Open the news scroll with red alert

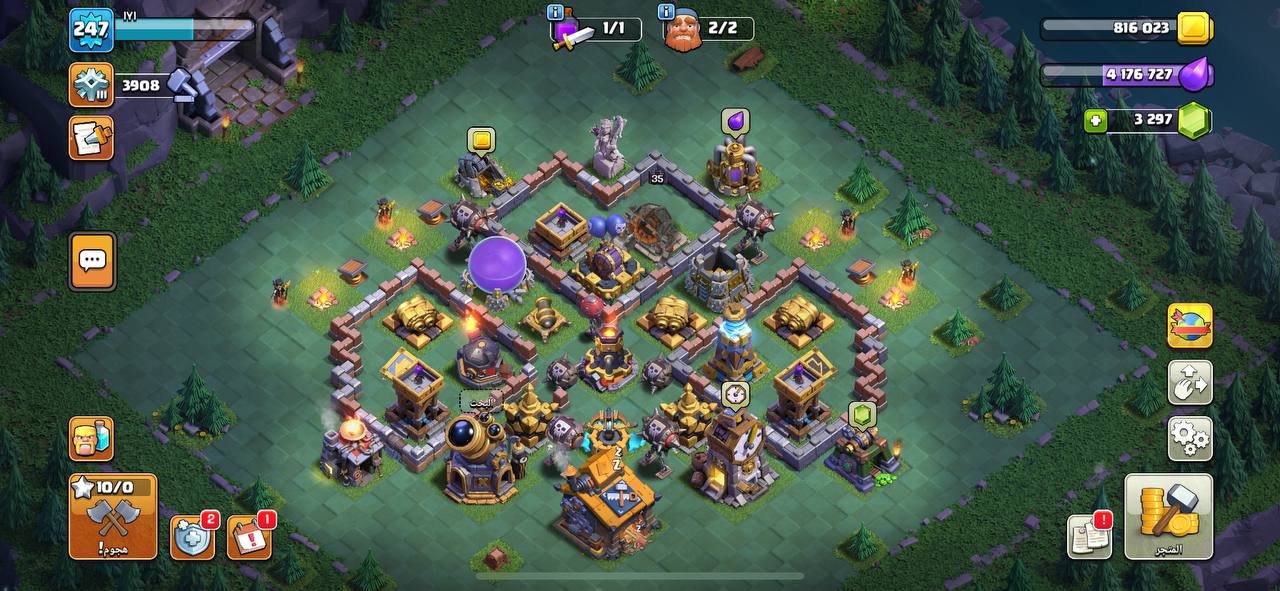point(1089,537)
